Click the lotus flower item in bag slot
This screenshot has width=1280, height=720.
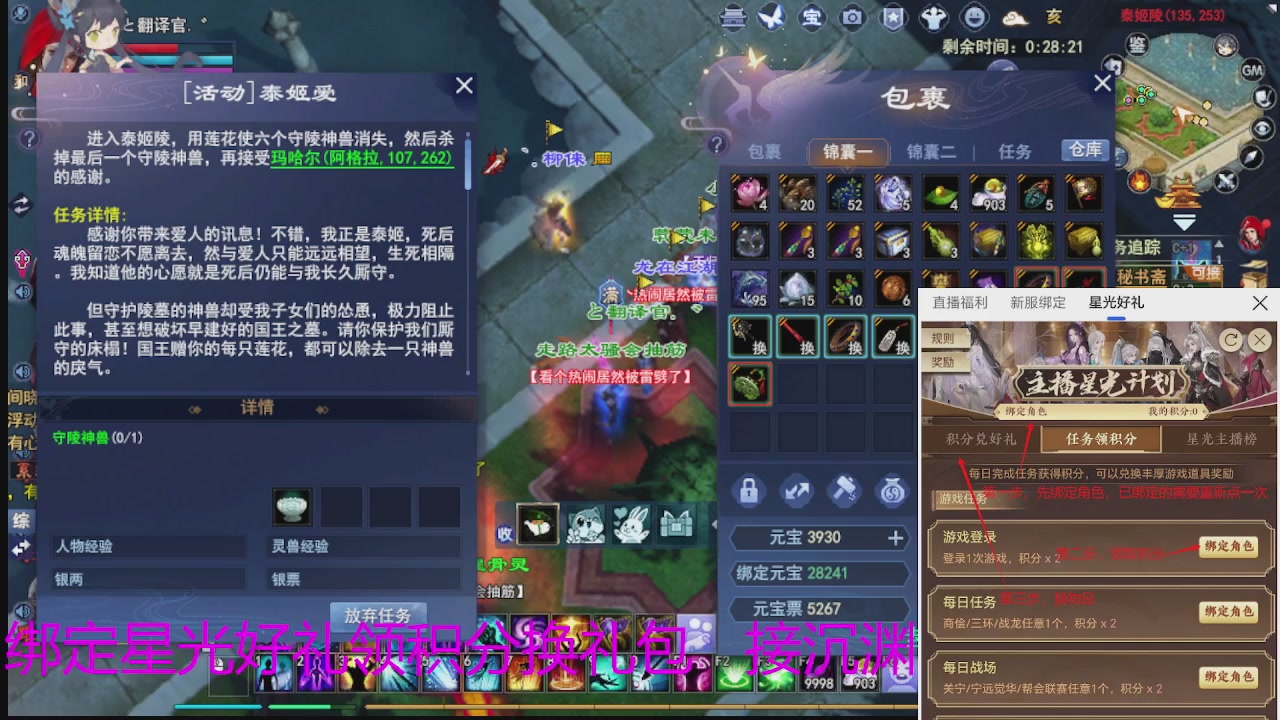point(749,193)
